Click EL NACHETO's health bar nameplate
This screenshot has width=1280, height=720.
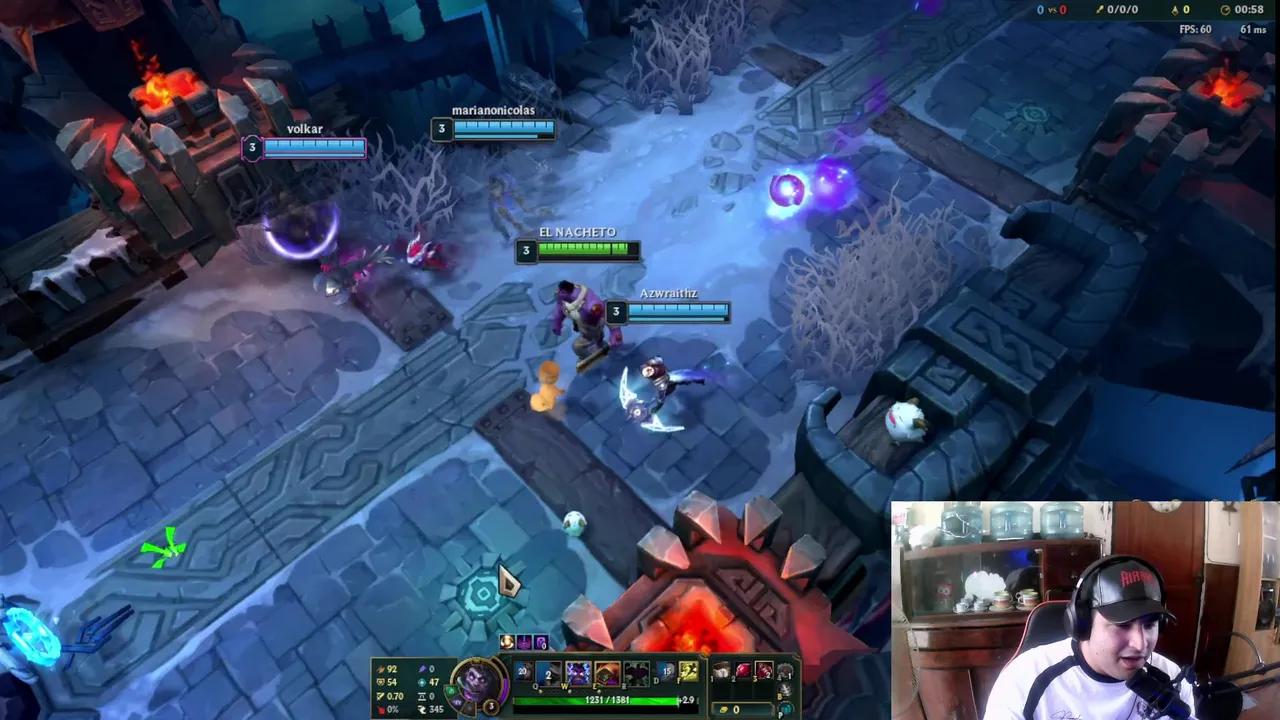[x=580, y=250]
